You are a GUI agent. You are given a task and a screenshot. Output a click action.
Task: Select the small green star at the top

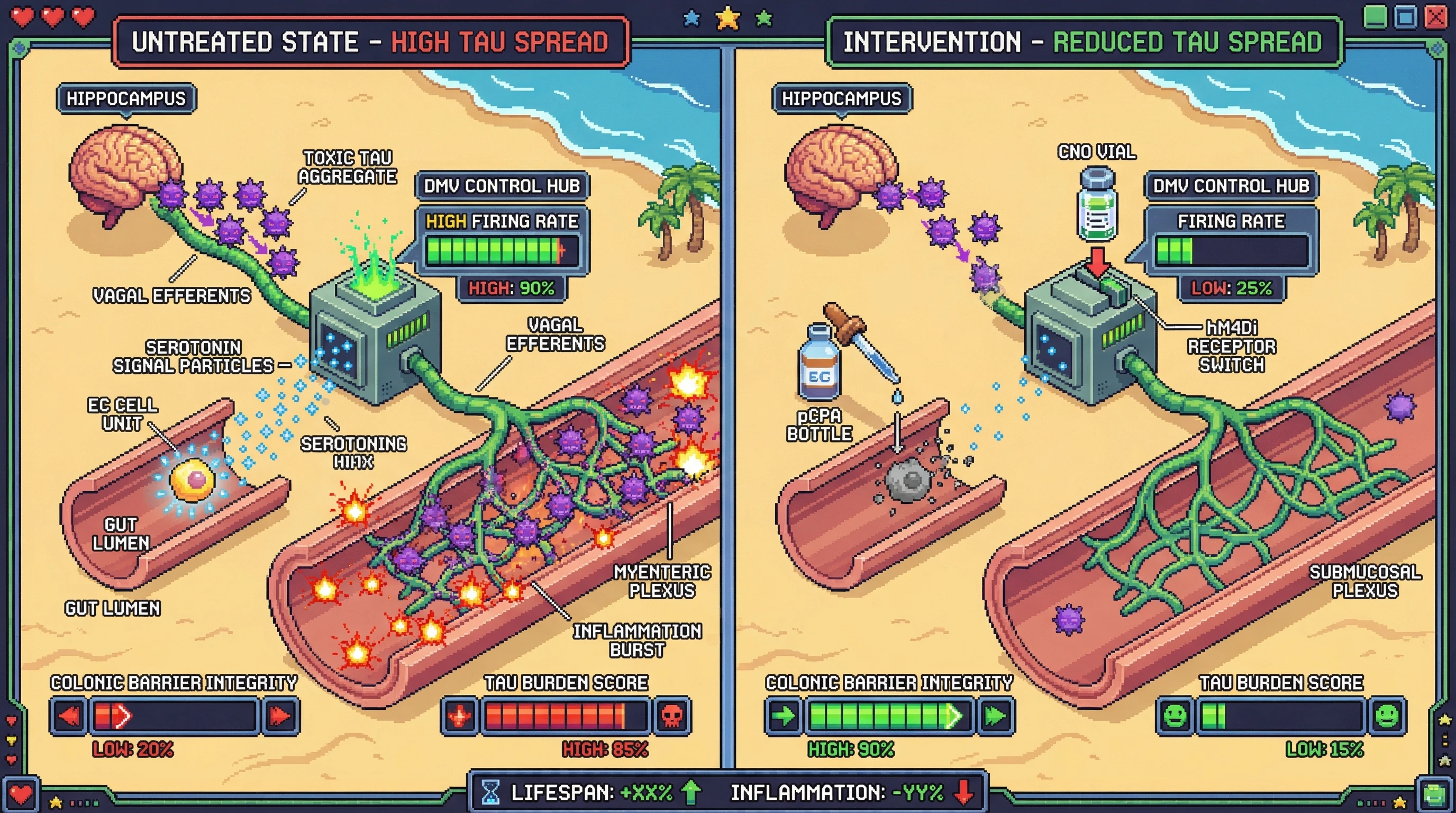coord(764,19)
